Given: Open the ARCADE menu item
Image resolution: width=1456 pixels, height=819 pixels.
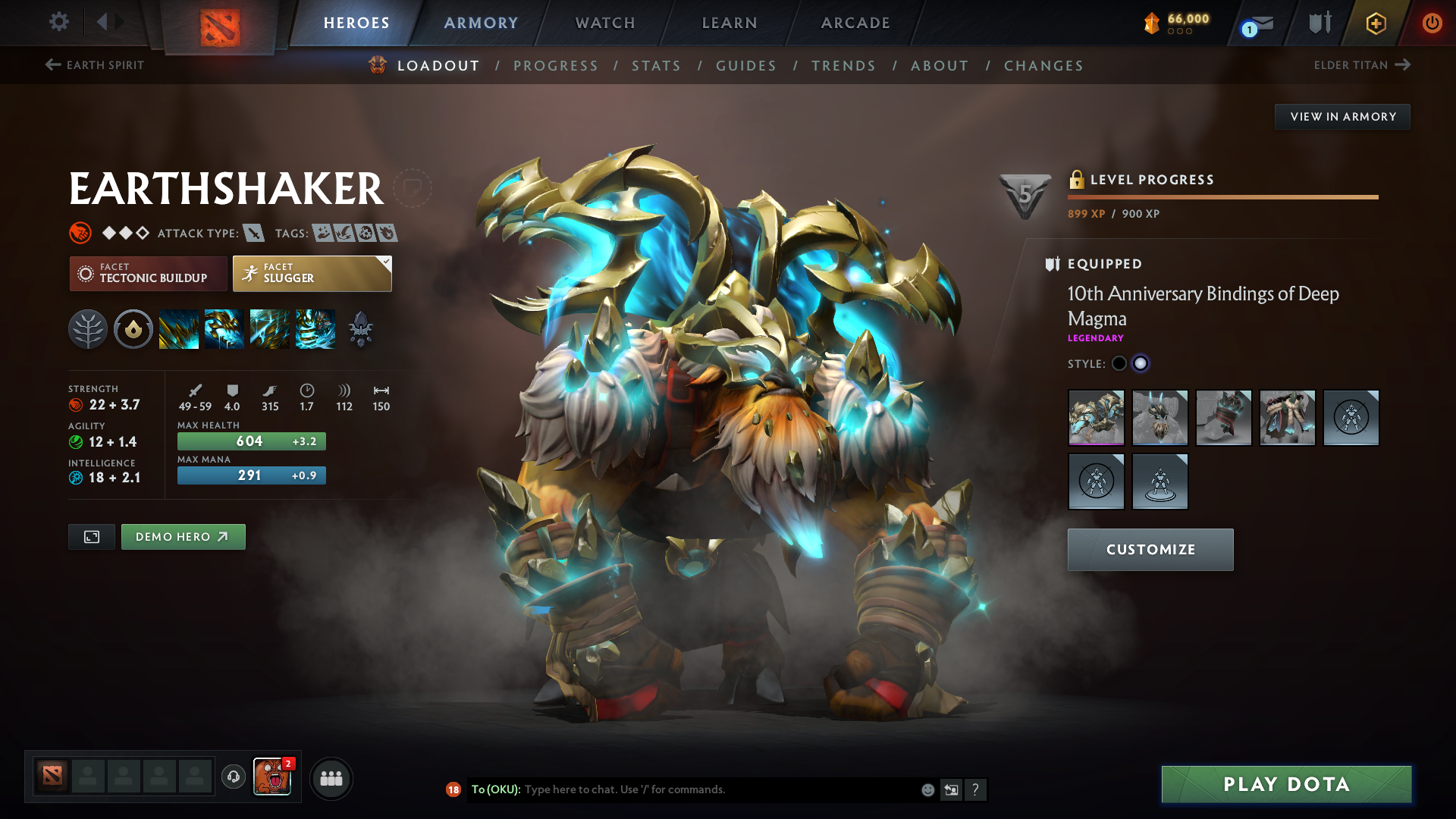Looking at the screenshot, I should 855,22.
